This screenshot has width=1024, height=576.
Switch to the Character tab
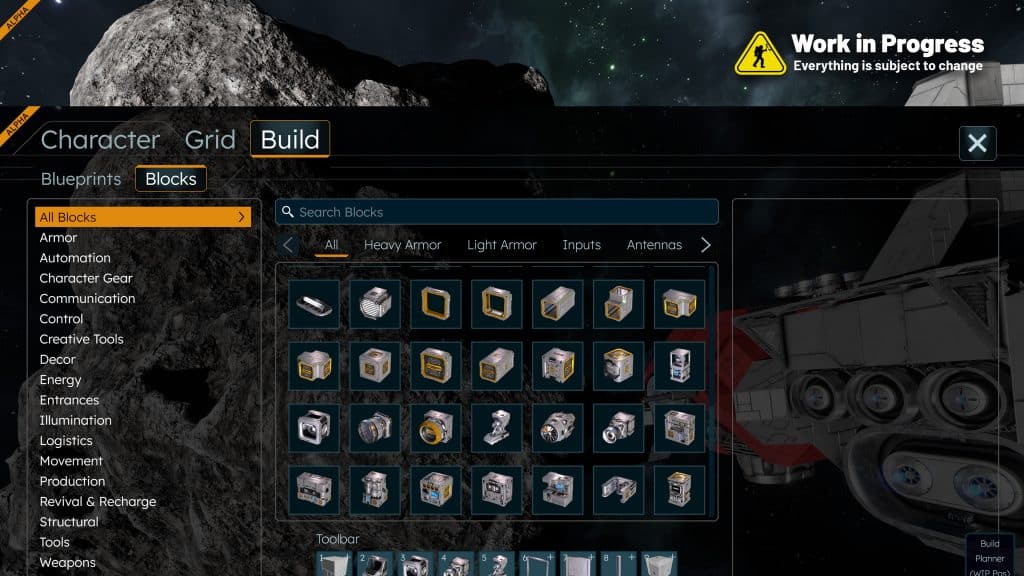point(100,139)
